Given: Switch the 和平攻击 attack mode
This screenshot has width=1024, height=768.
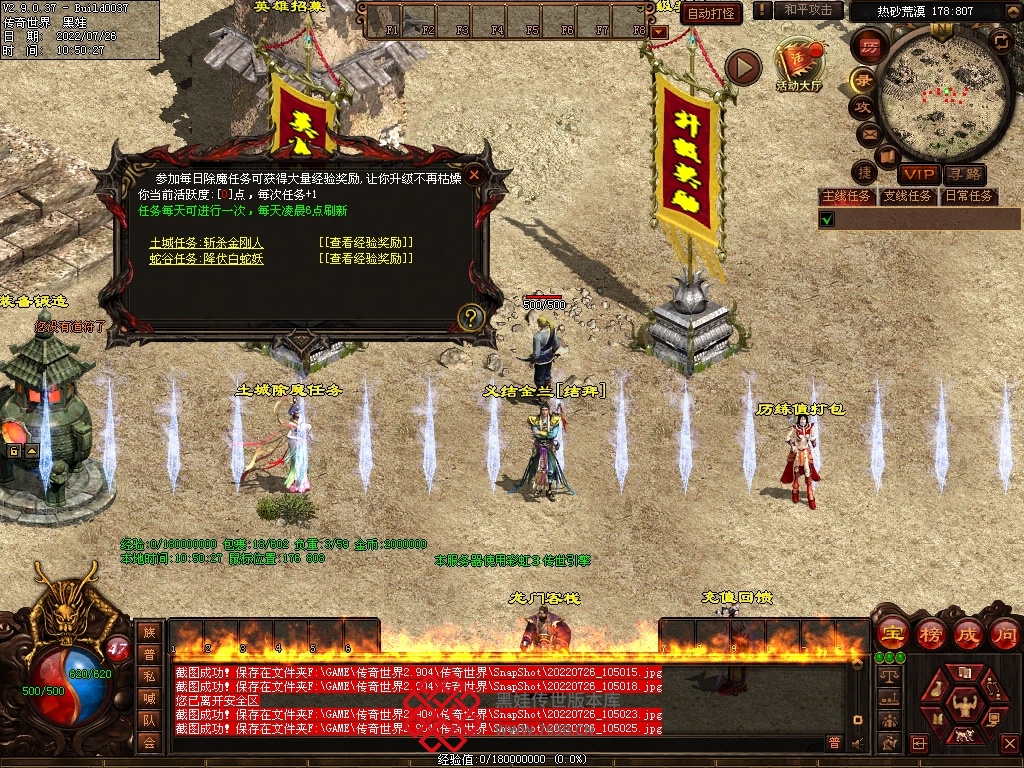Looking at the screenshot, I should 808,10.
